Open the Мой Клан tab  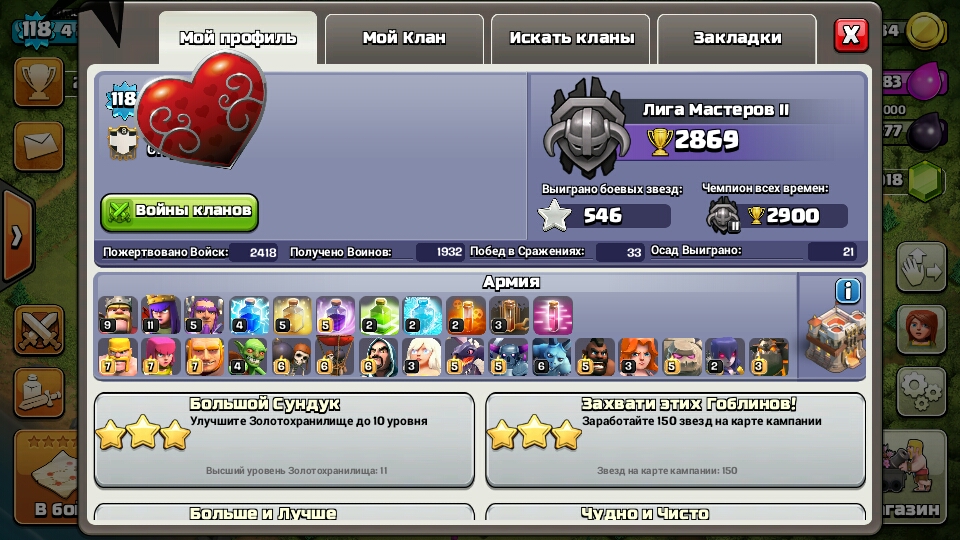pos(404,38)
